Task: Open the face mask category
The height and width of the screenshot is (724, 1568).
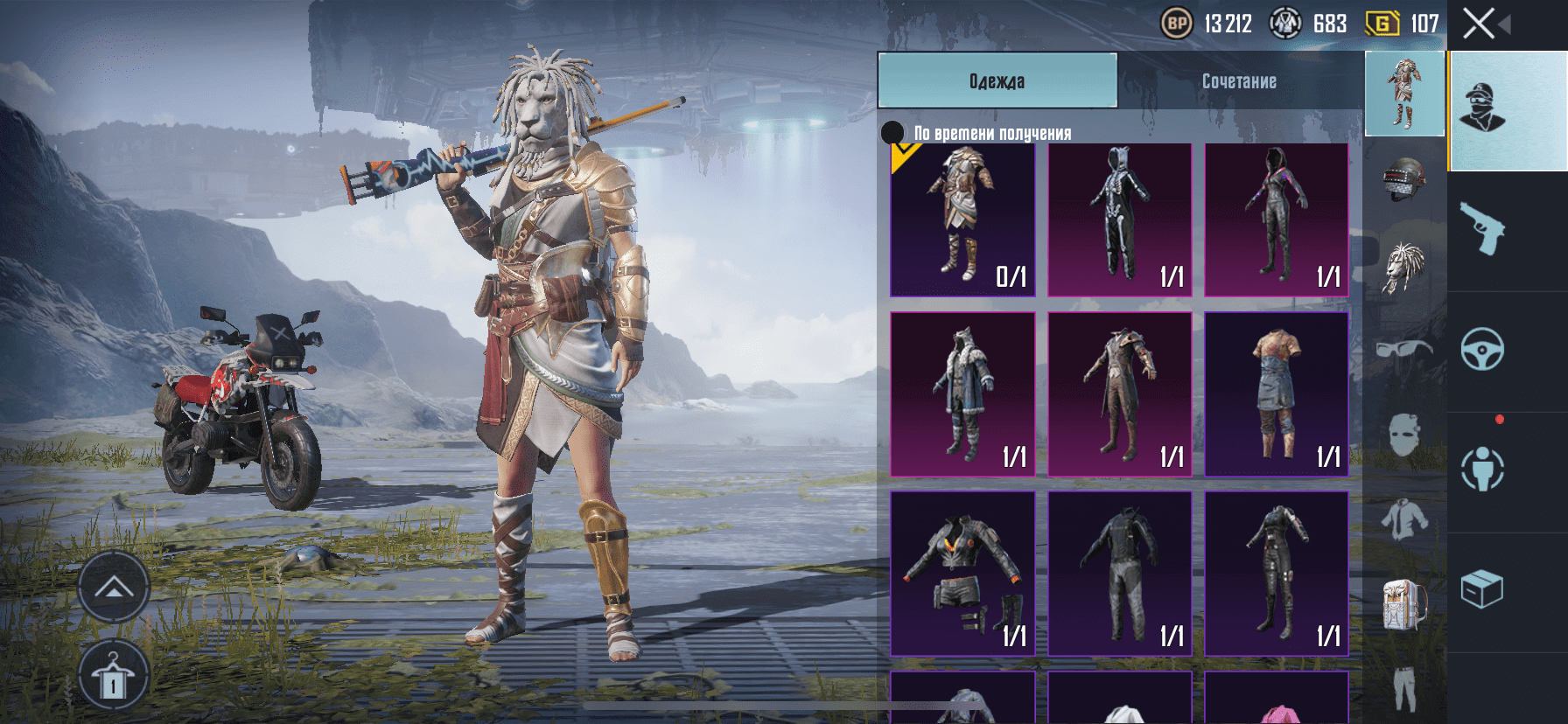Action: pos(1404,435)
